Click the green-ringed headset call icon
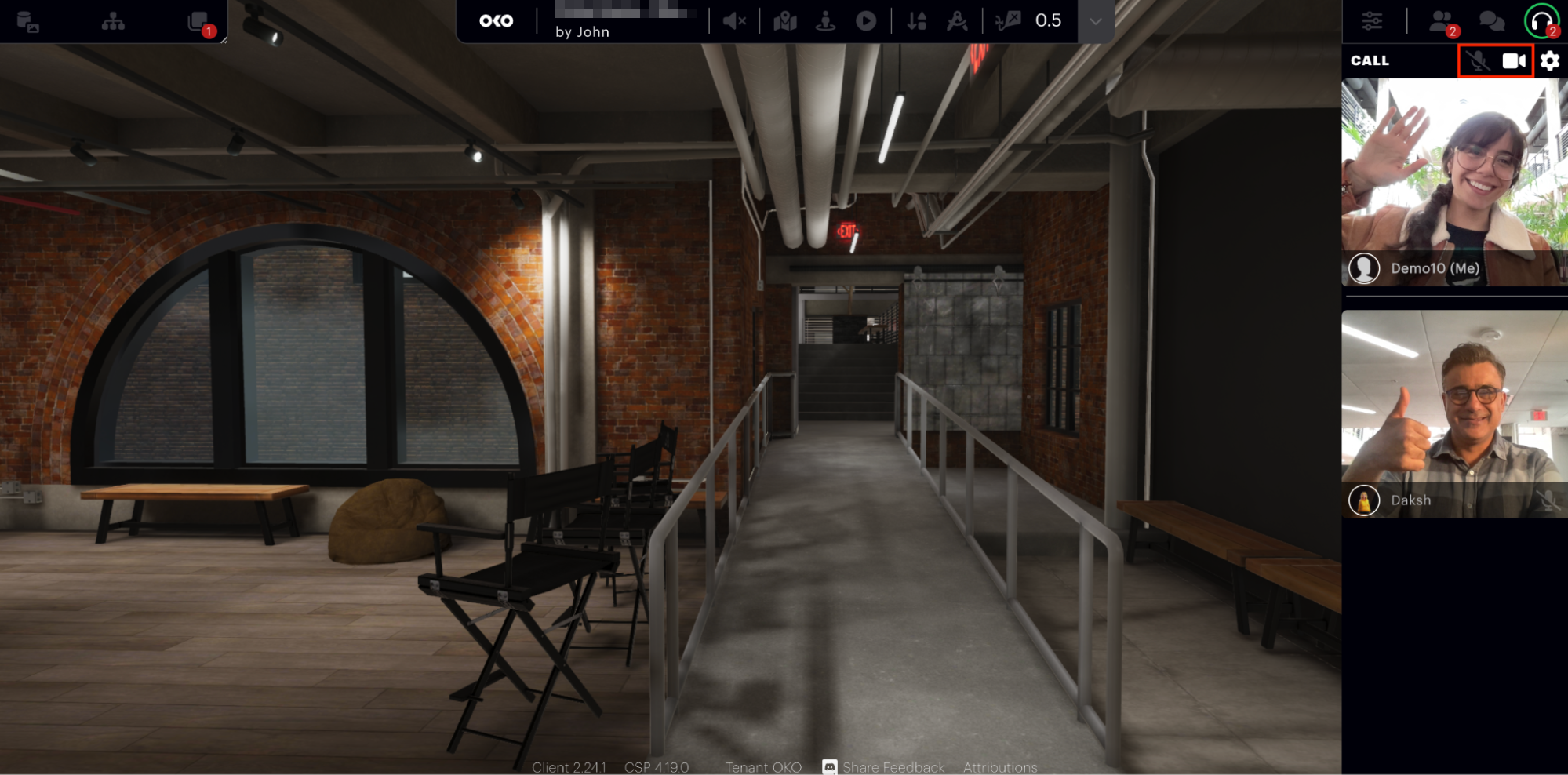The width and height of the screenshot is (1568, 775). click(1541, 21)
